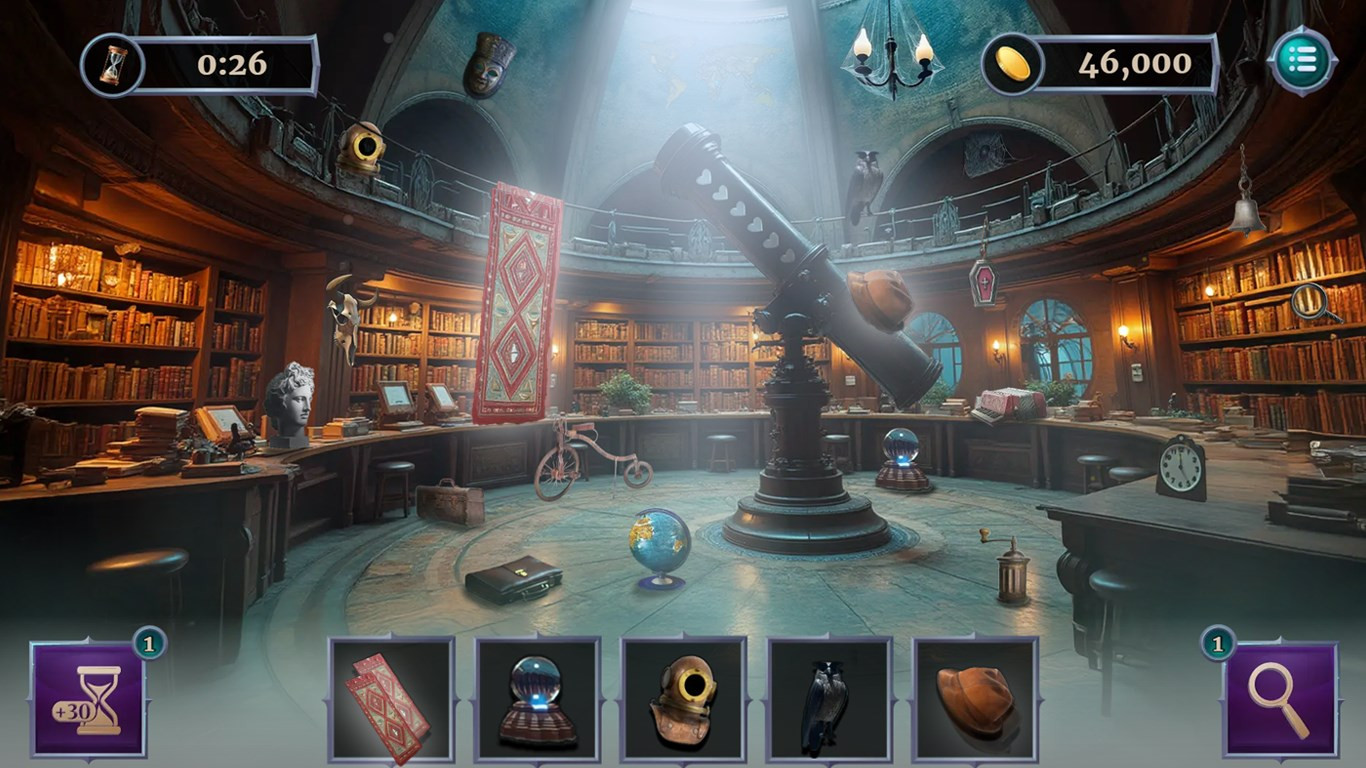Use the +30 seconds hourglass booster

[x=88, y=699]
